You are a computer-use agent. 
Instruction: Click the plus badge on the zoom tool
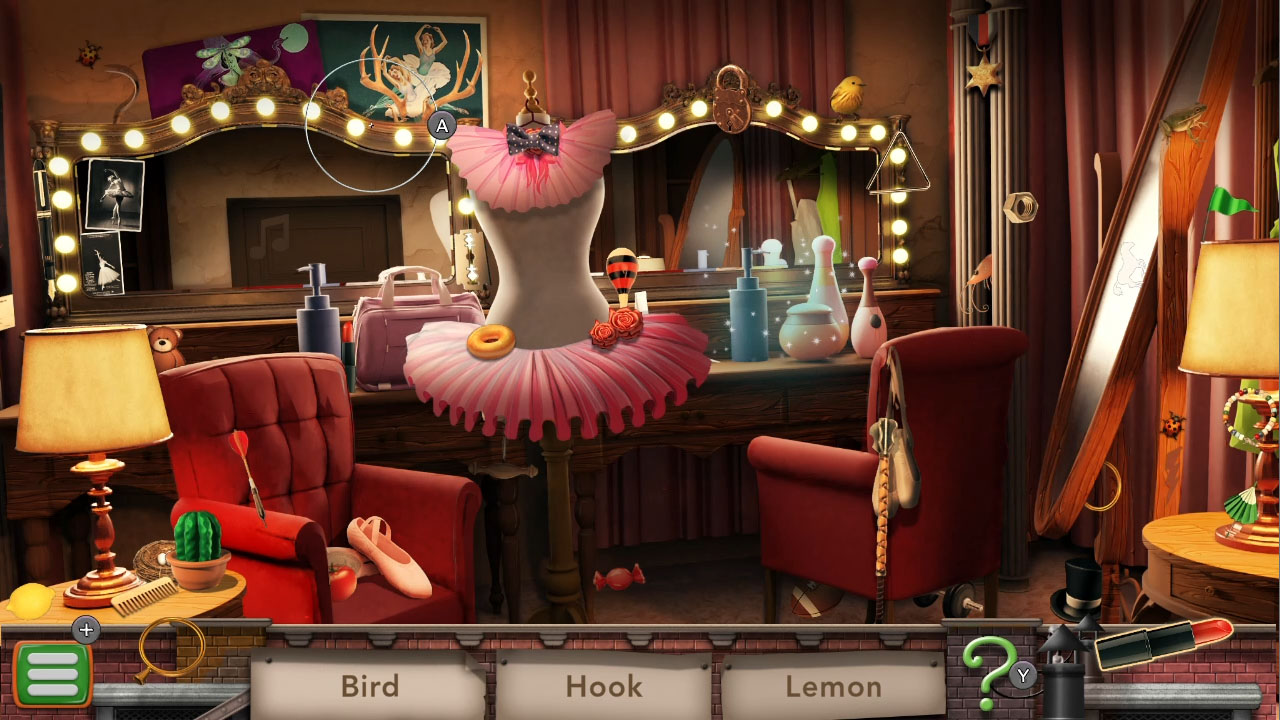click(x=86, y=630)
